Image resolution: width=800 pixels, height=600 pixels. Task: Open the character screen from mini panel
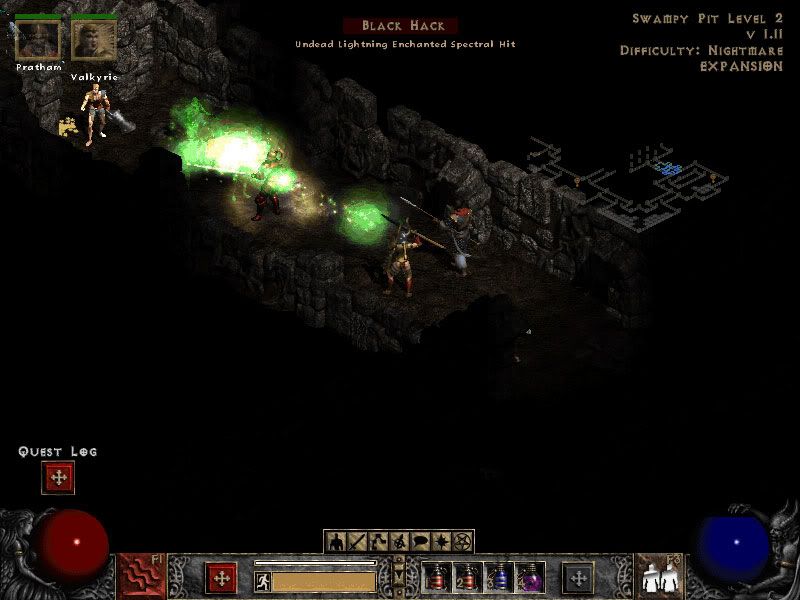pyautogui.click(x=337, y=543)
